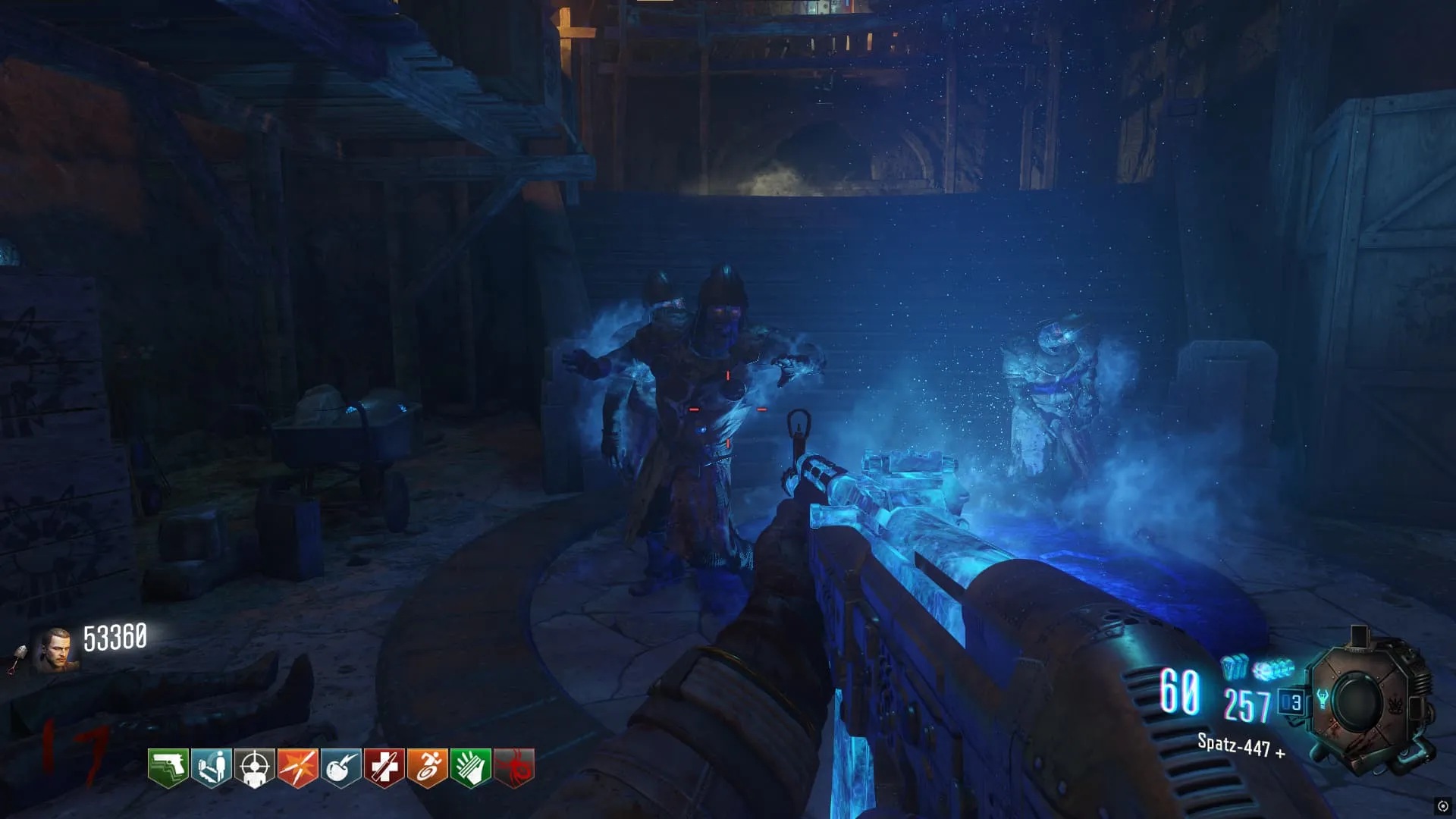Click the player character portrait

point(55,651)
